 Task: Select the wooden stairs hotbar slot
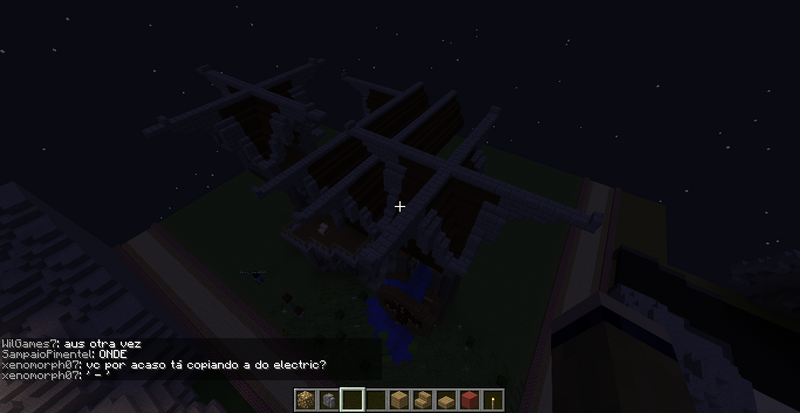pyautogui.click(x=421, y=400)
